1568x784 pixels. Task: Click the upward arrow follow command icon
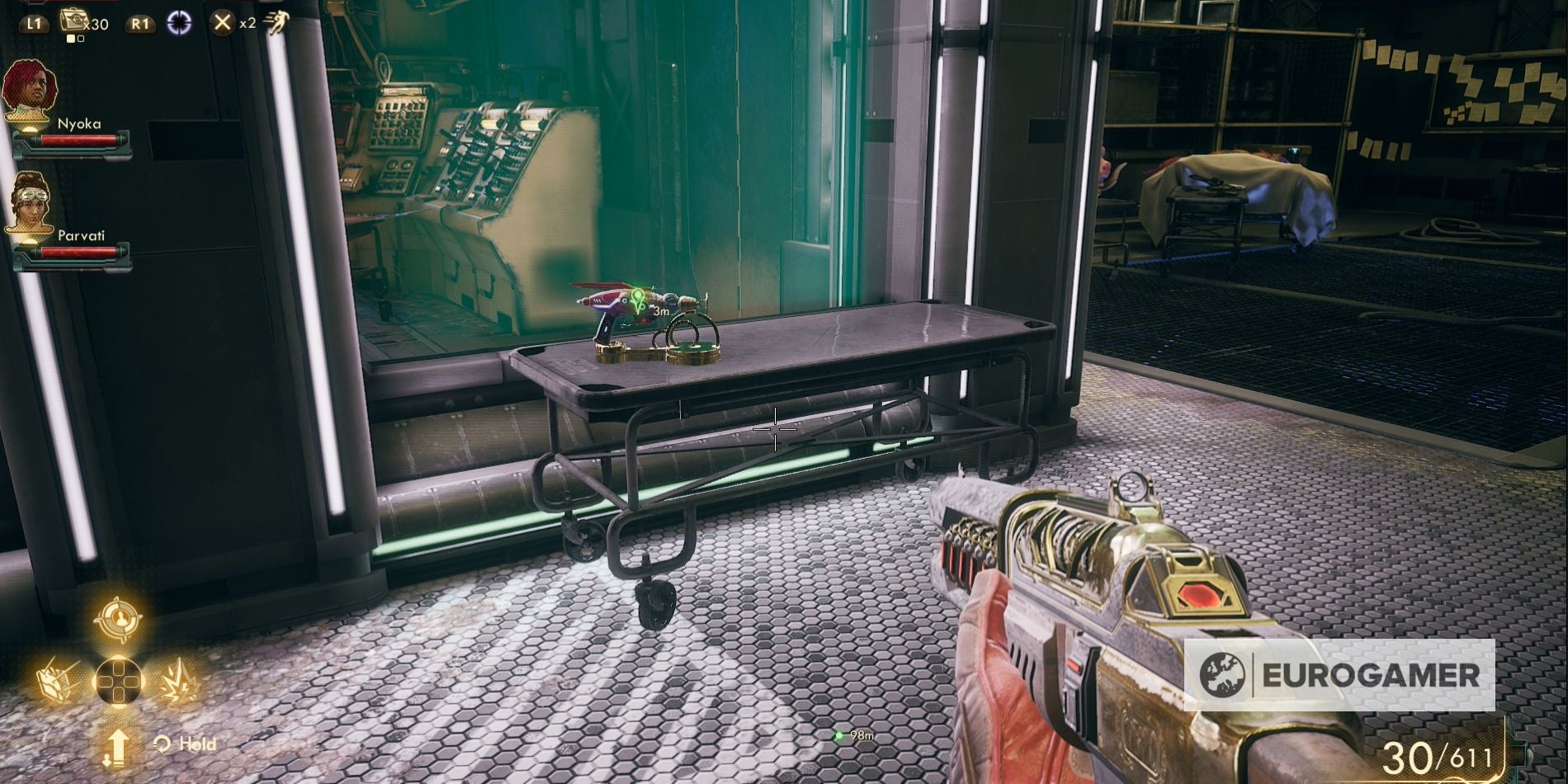point(120,745)
